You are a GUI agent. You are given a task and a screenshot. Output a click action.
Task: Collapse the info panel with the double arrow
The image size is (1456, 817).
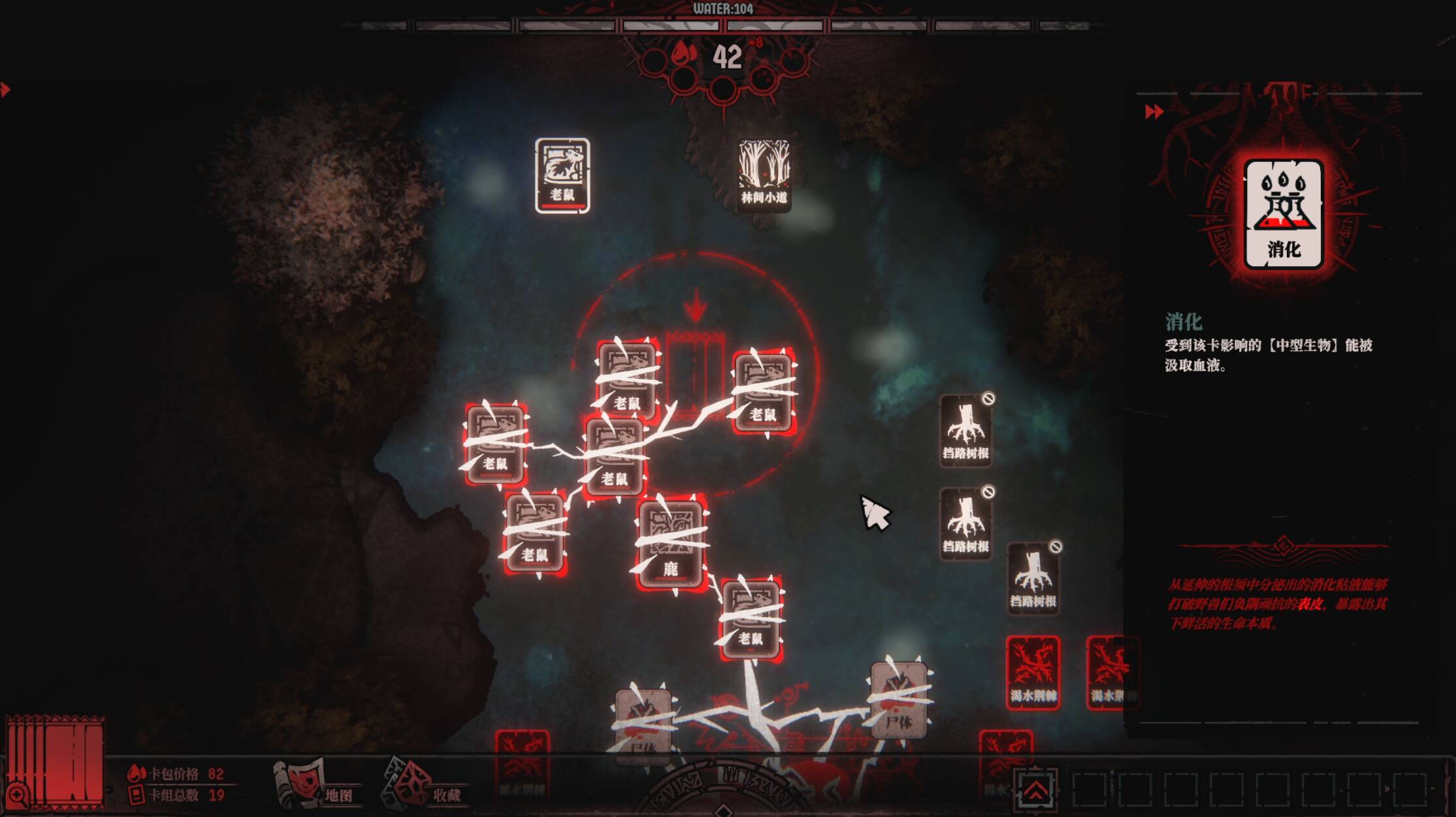coord(1154,112)
